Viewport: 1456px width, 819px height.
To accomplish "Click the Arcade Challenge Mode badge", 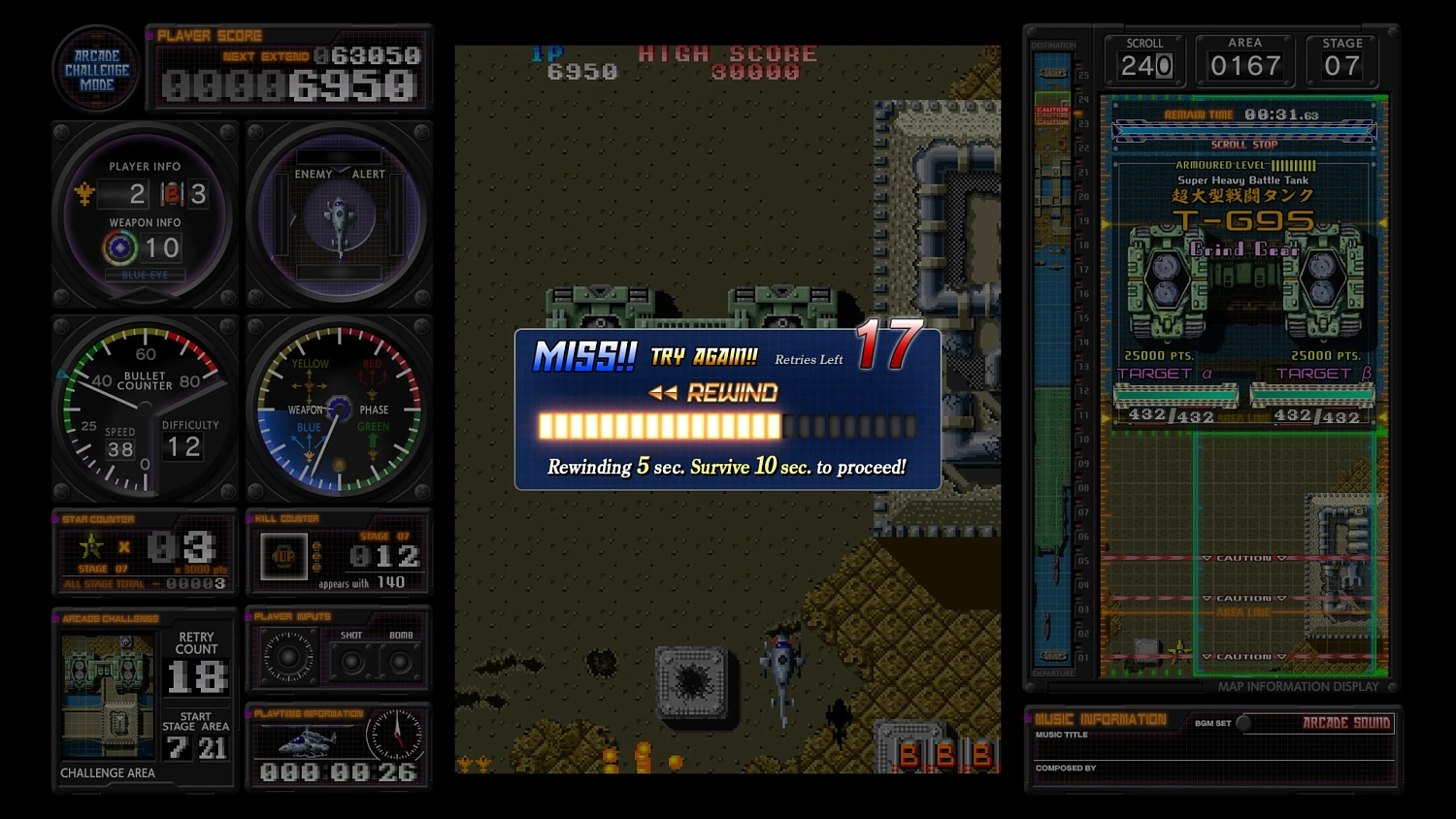I will point(96,68).
